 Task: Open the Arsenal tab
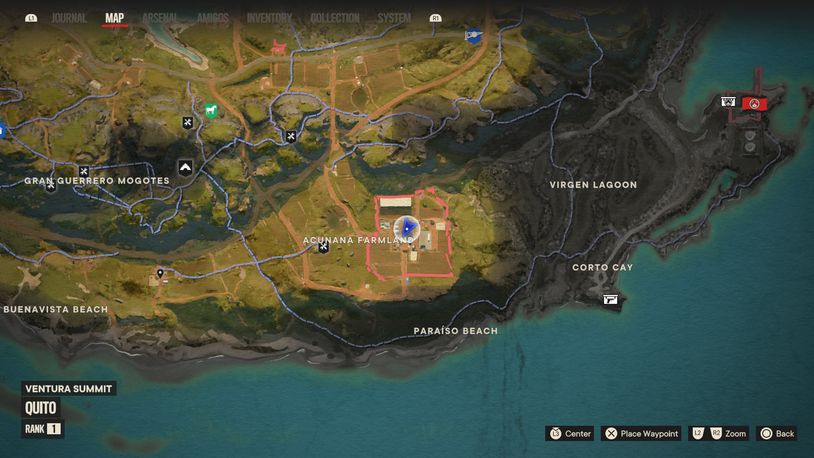[x=160, y=18]
